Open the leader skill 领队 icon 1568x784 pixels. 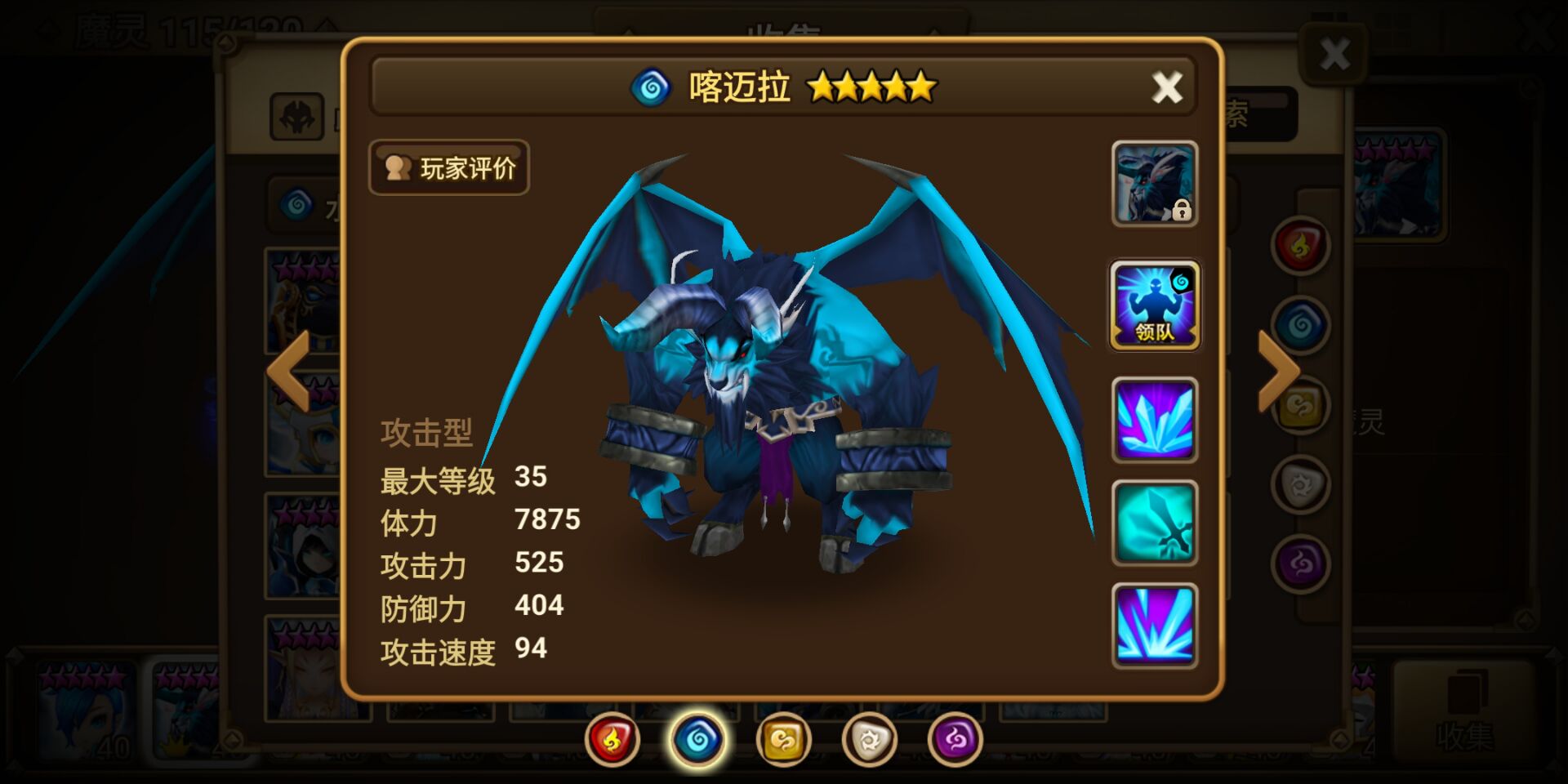[x=1155, y=306]
